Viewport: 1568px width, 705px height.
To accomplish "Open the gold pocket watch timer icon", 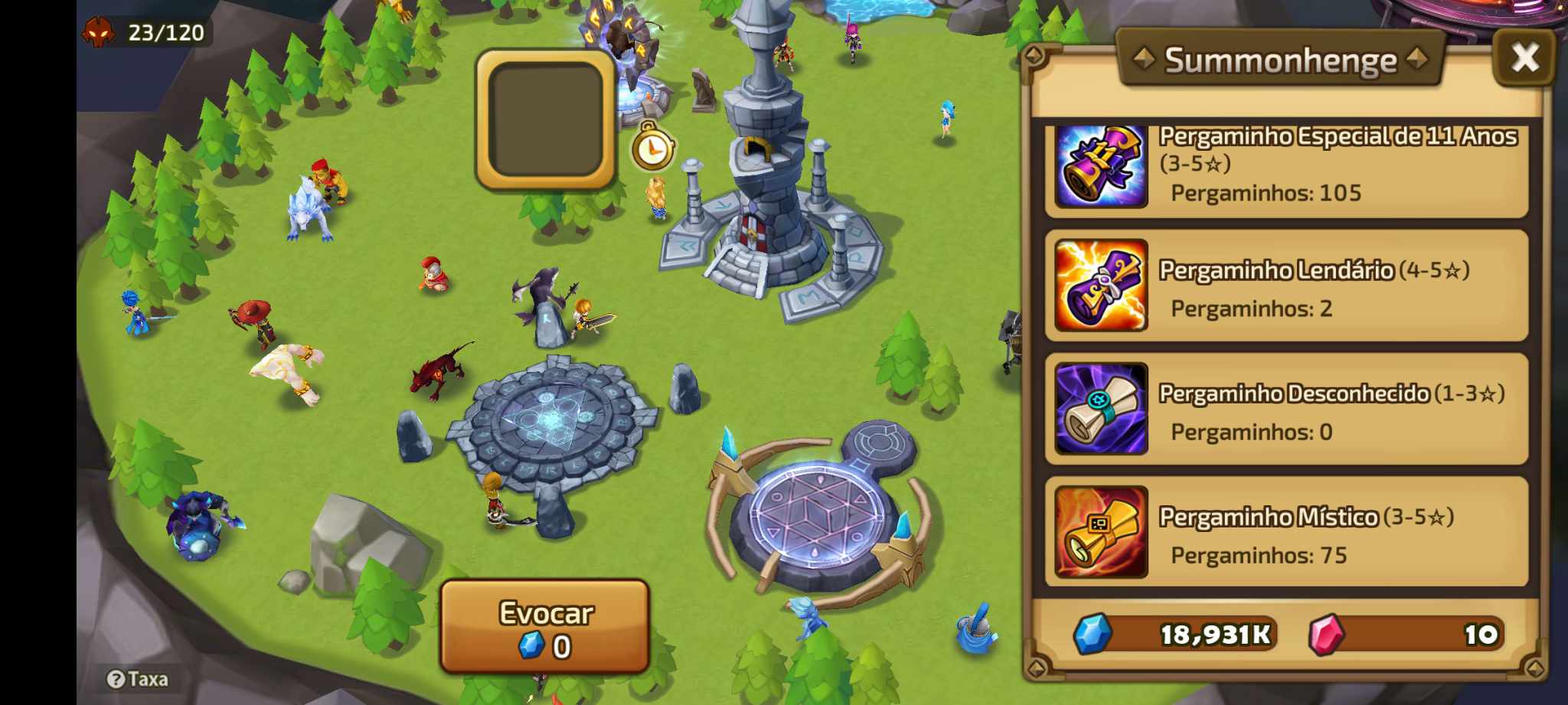I will 652,148.
